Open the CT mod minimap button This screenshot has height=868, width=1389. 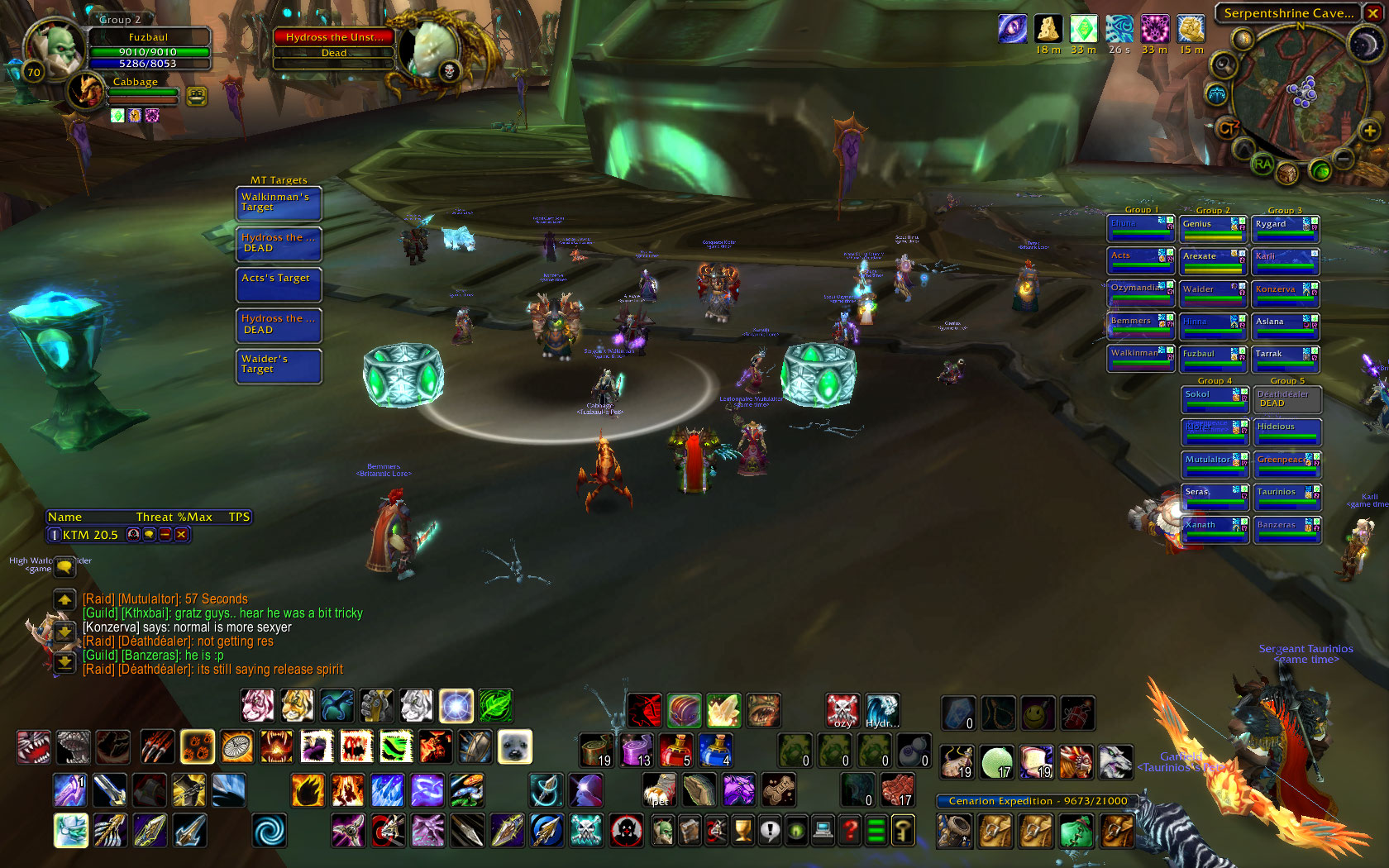[1227, 128]
